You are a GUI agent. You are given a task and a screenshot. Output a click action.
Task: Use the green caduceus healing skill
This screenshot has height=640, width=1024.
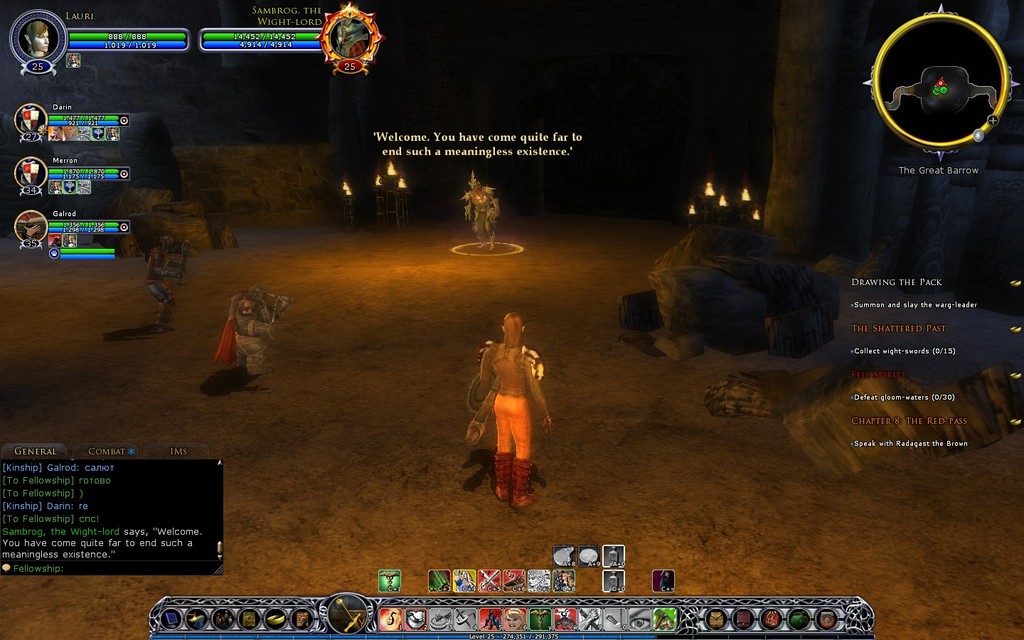tap(389, 580)
